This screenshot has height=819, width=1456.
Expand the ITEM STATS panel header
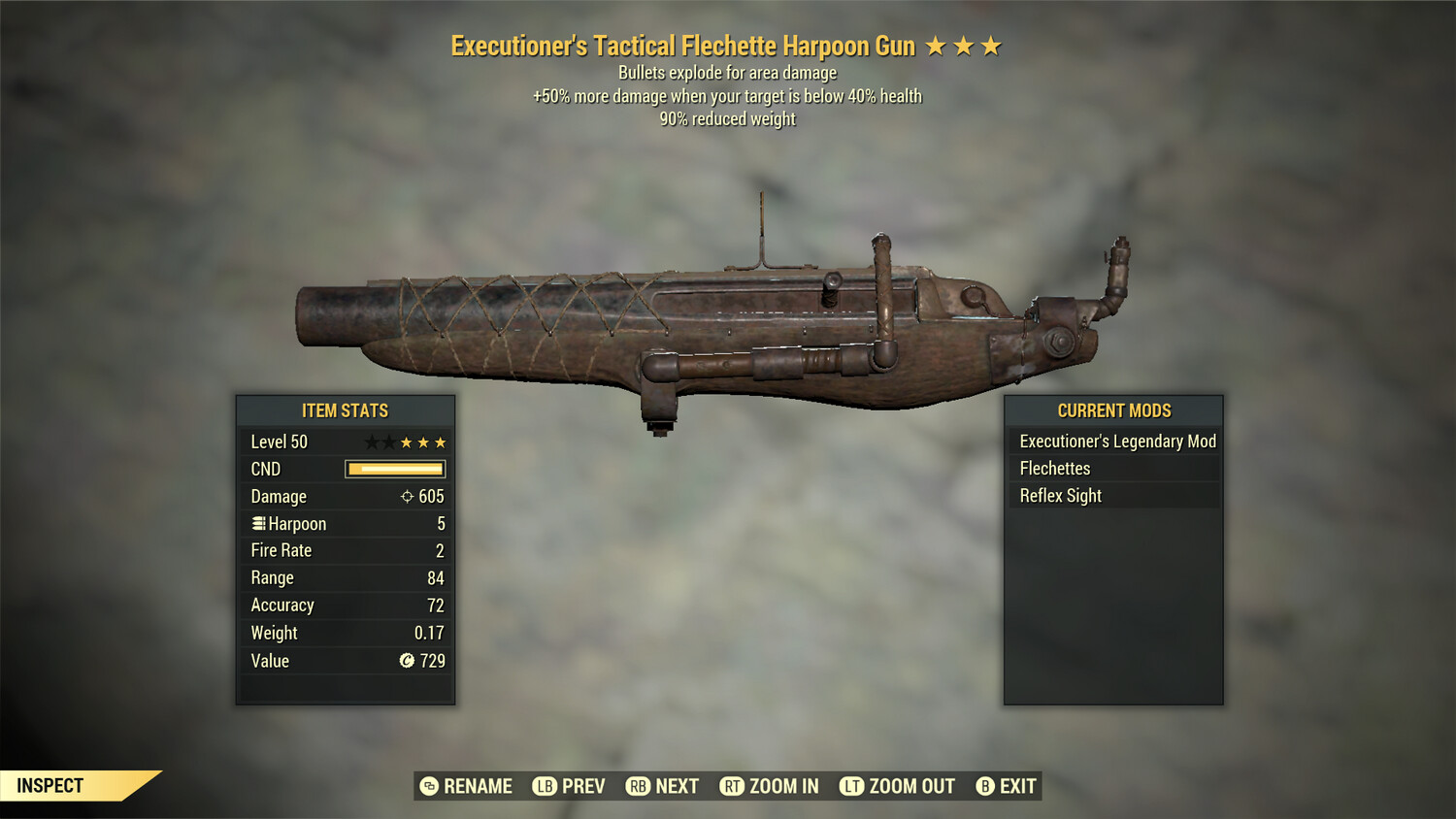click(x=345, y=410)
